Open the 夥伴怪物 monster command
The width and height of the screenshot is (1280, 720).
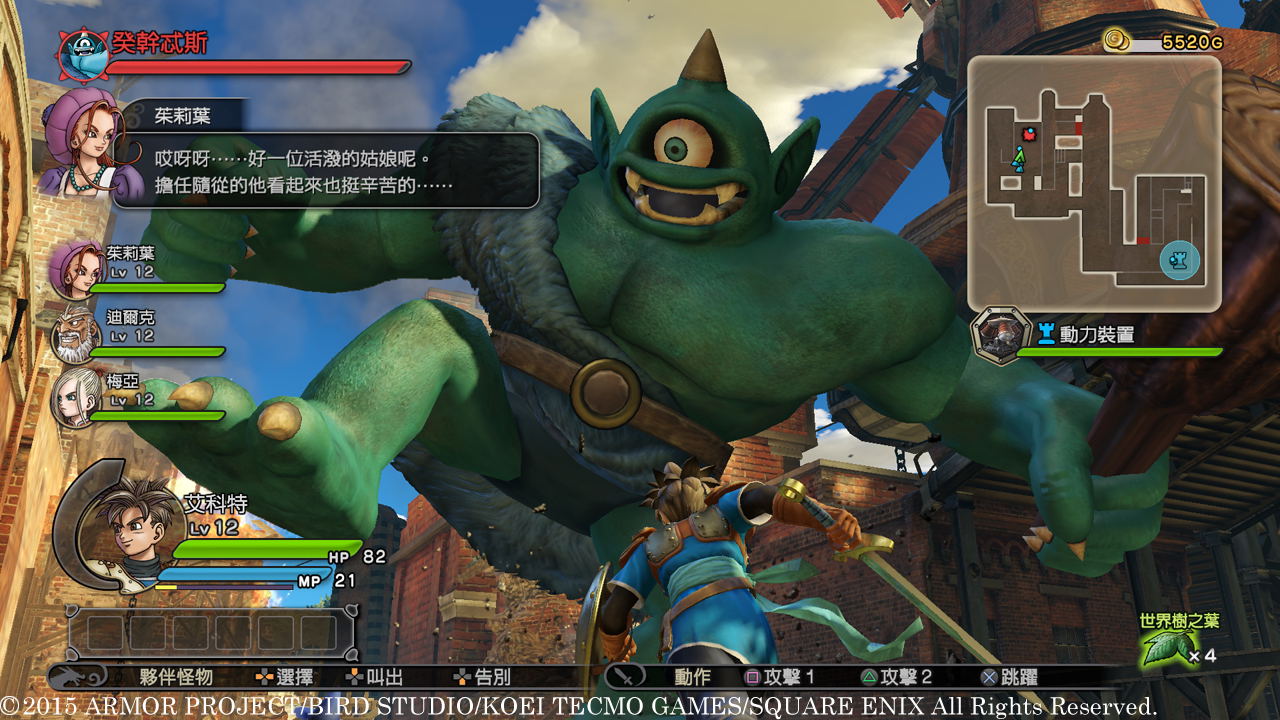(176, 677)
